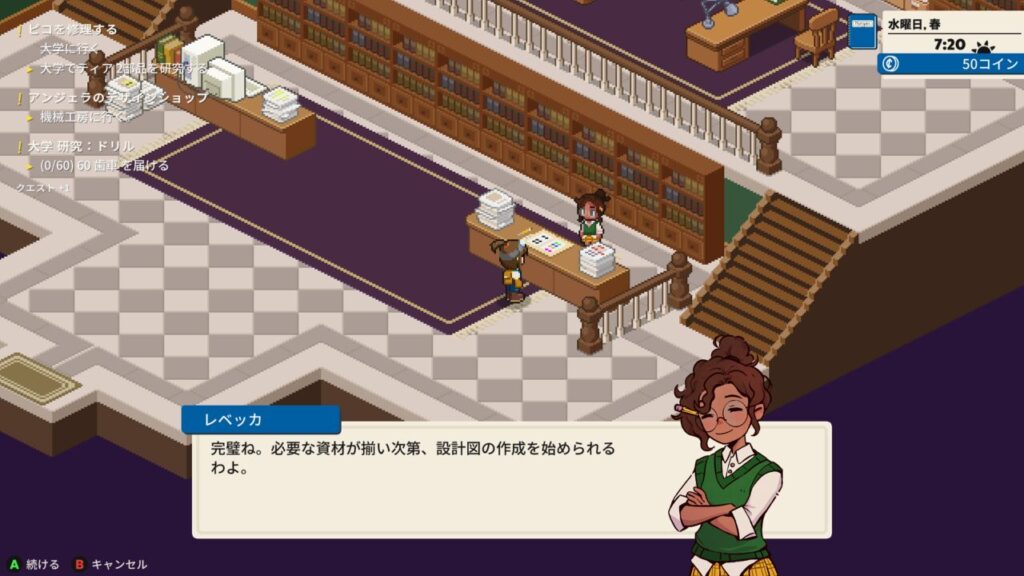Click Rebecca's dialogue box to continue
1024x576 pixels.
[430, 478]
